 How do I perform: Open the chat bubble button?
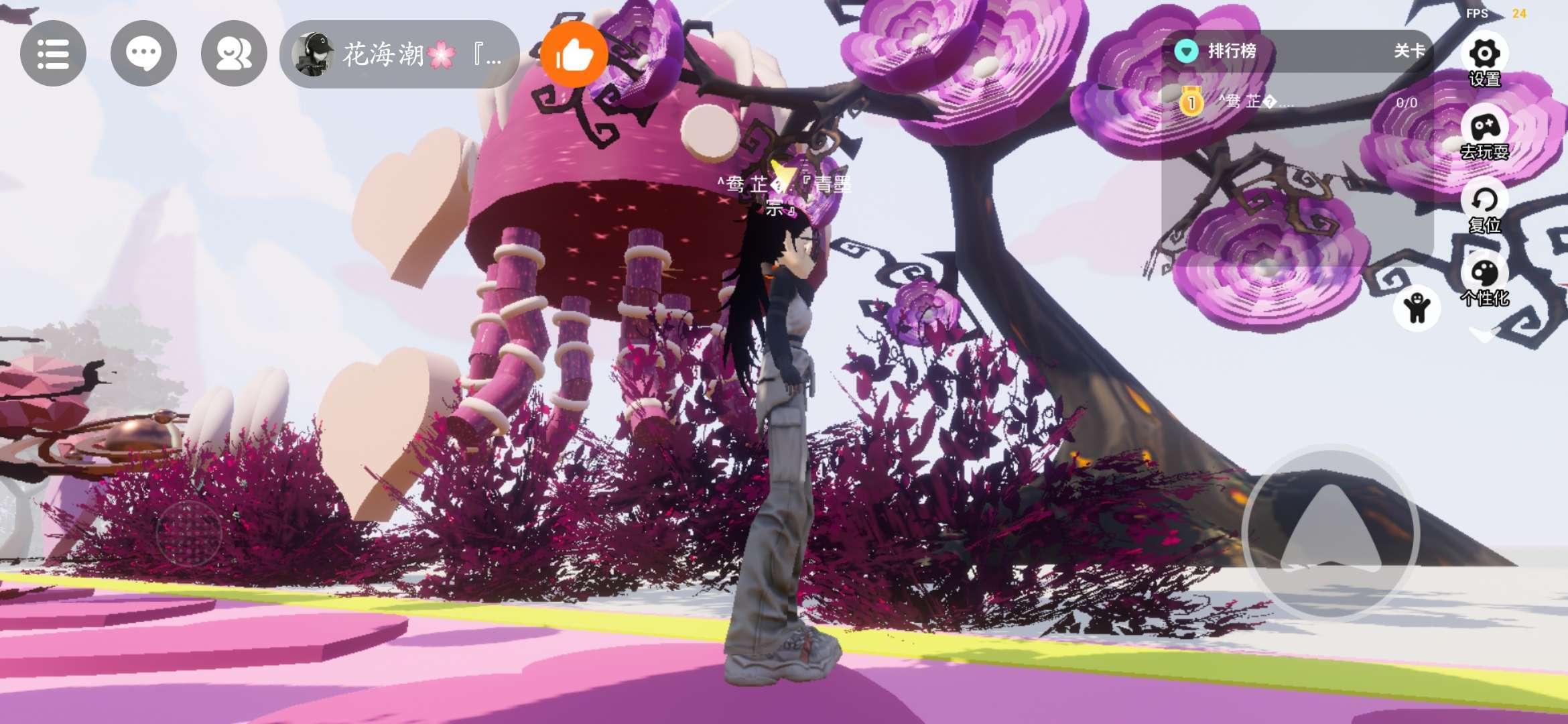coord(143,54)
